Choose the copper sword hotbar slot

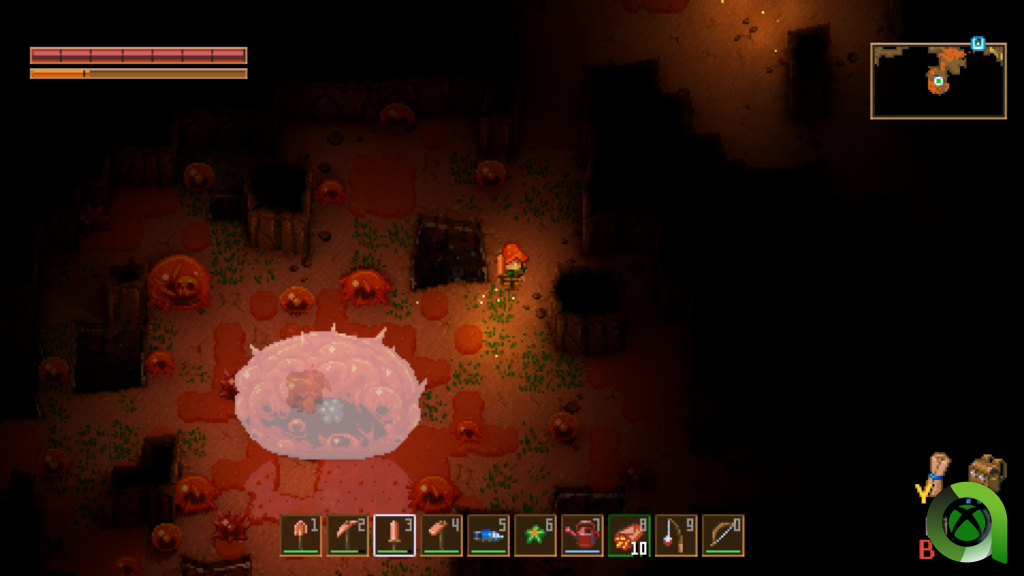(395, 535)
